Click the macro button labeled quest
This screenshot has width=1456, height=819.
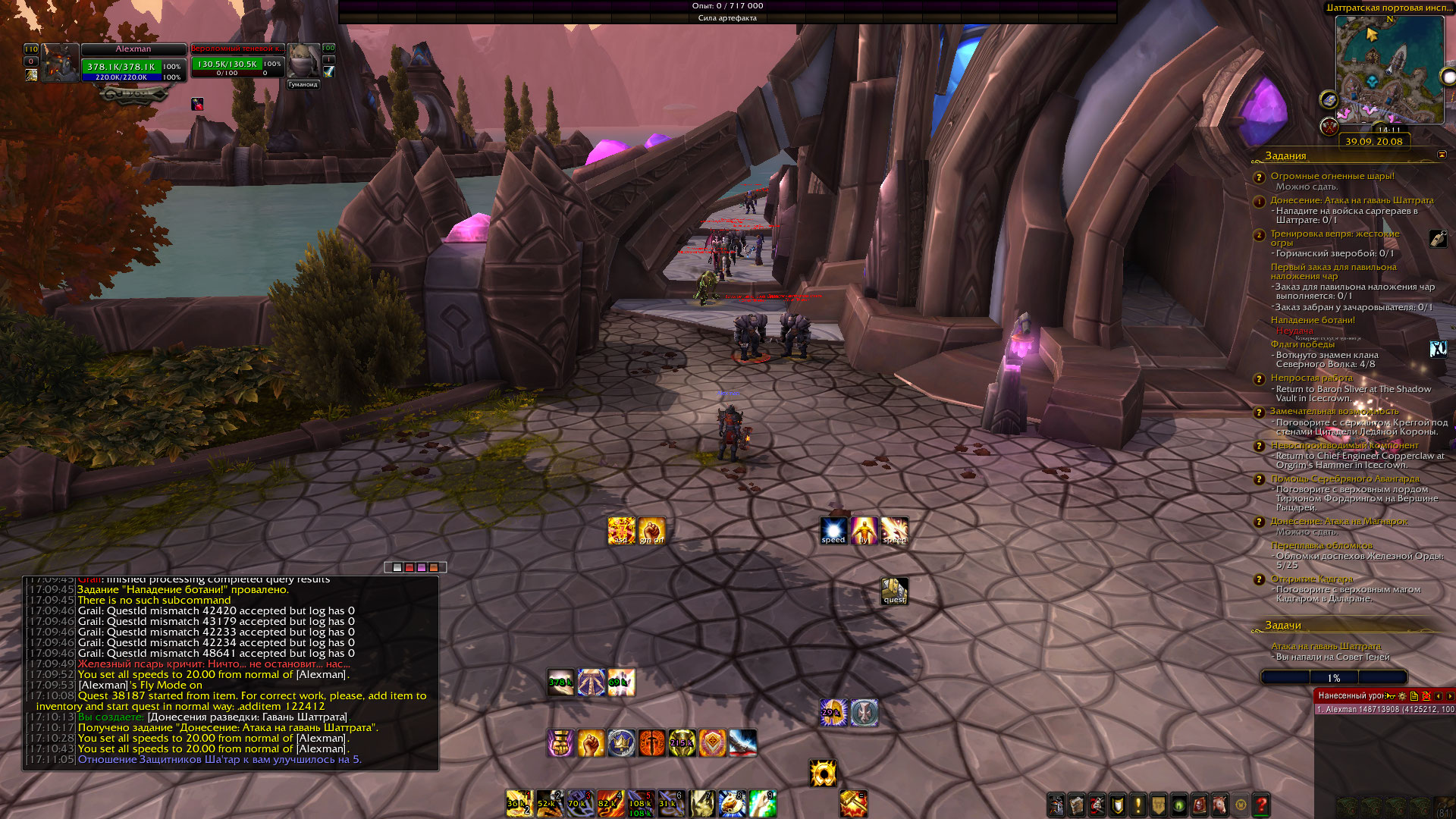[895, 591]
